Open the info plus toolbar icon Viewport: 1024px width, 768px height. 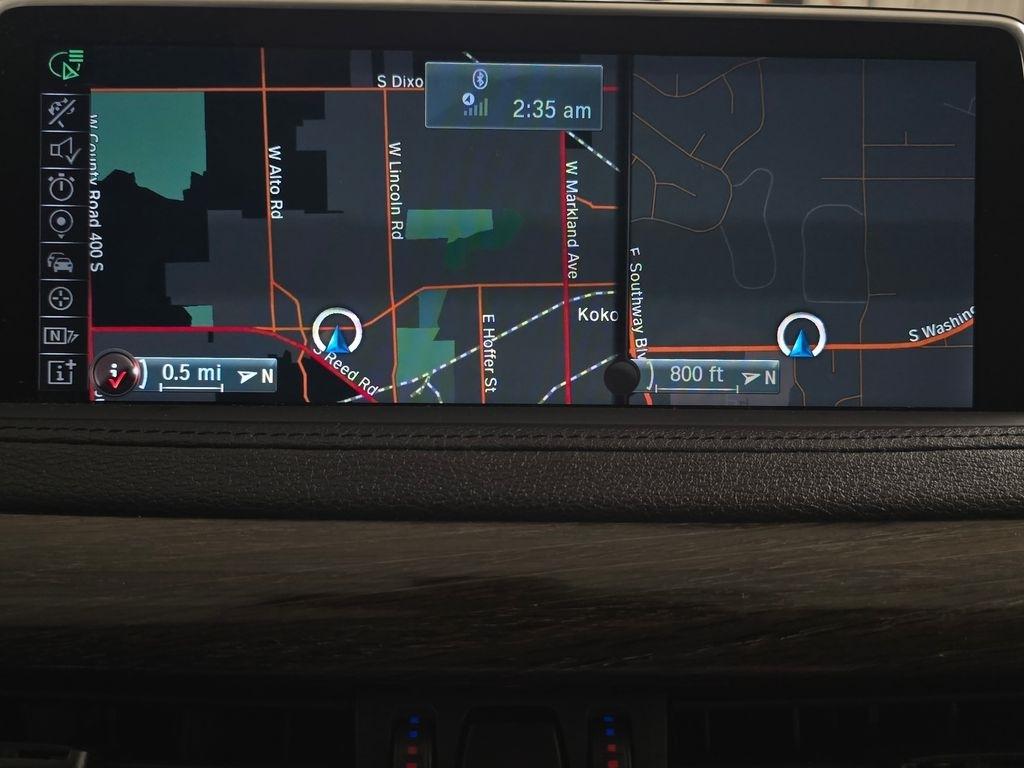62,372
